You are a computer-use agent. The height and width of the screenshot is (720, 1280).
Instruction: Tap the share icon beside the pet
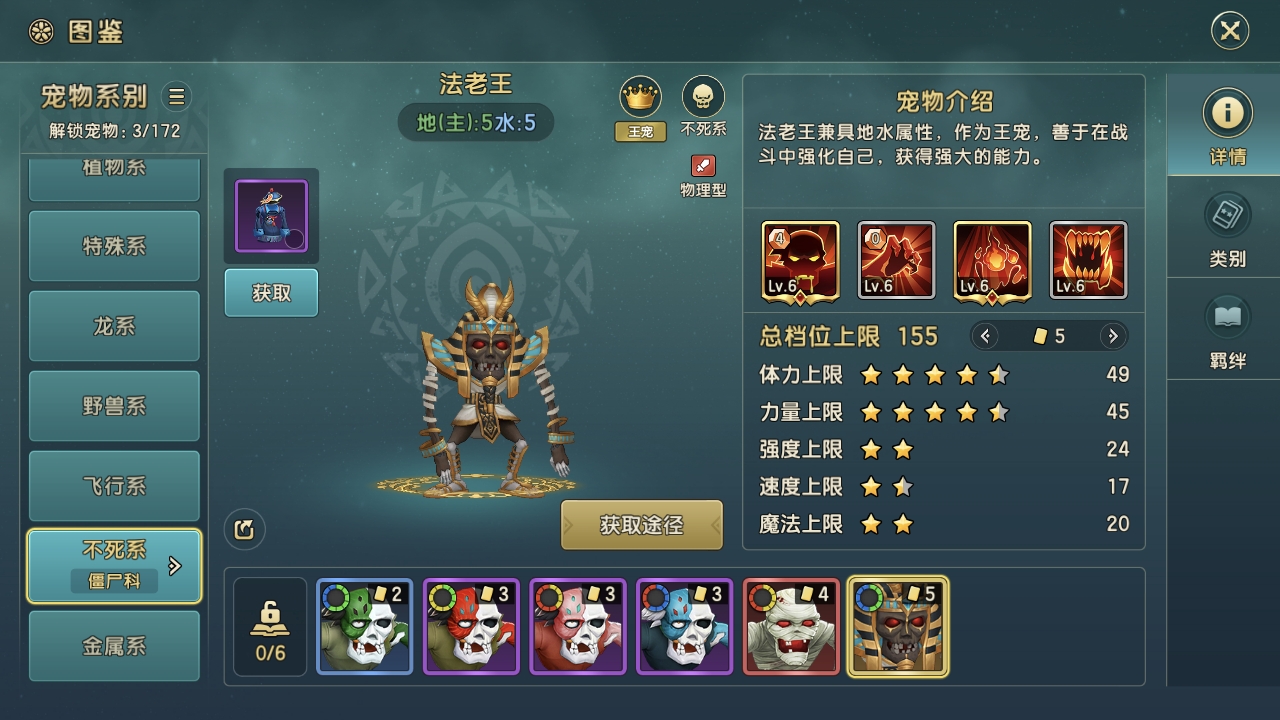(x=244, y=530)
